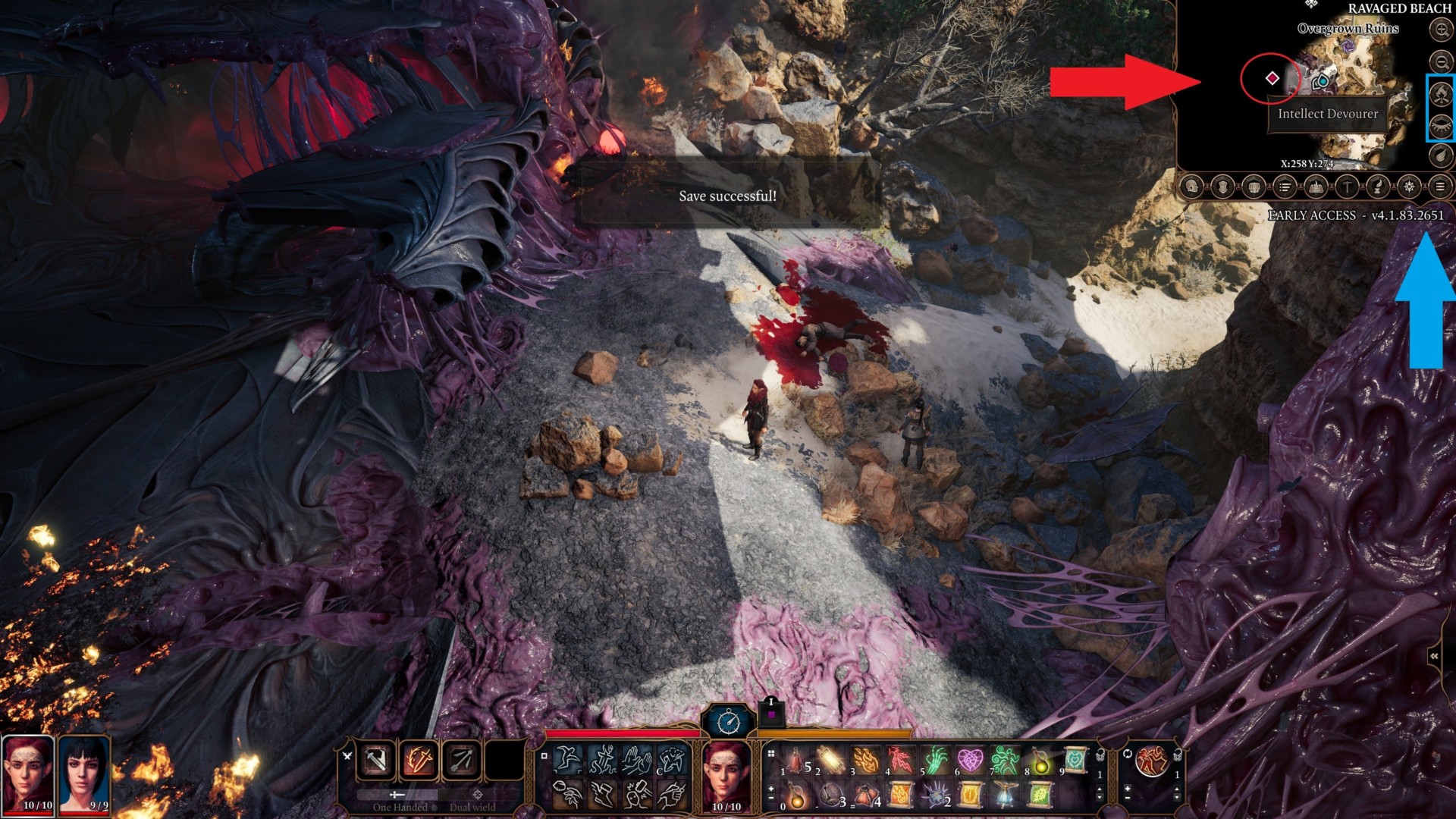The image size is (1456, 819).
Task: Select the red diamond Intellect Devourer marker
Action: [x=1272, y=78]
